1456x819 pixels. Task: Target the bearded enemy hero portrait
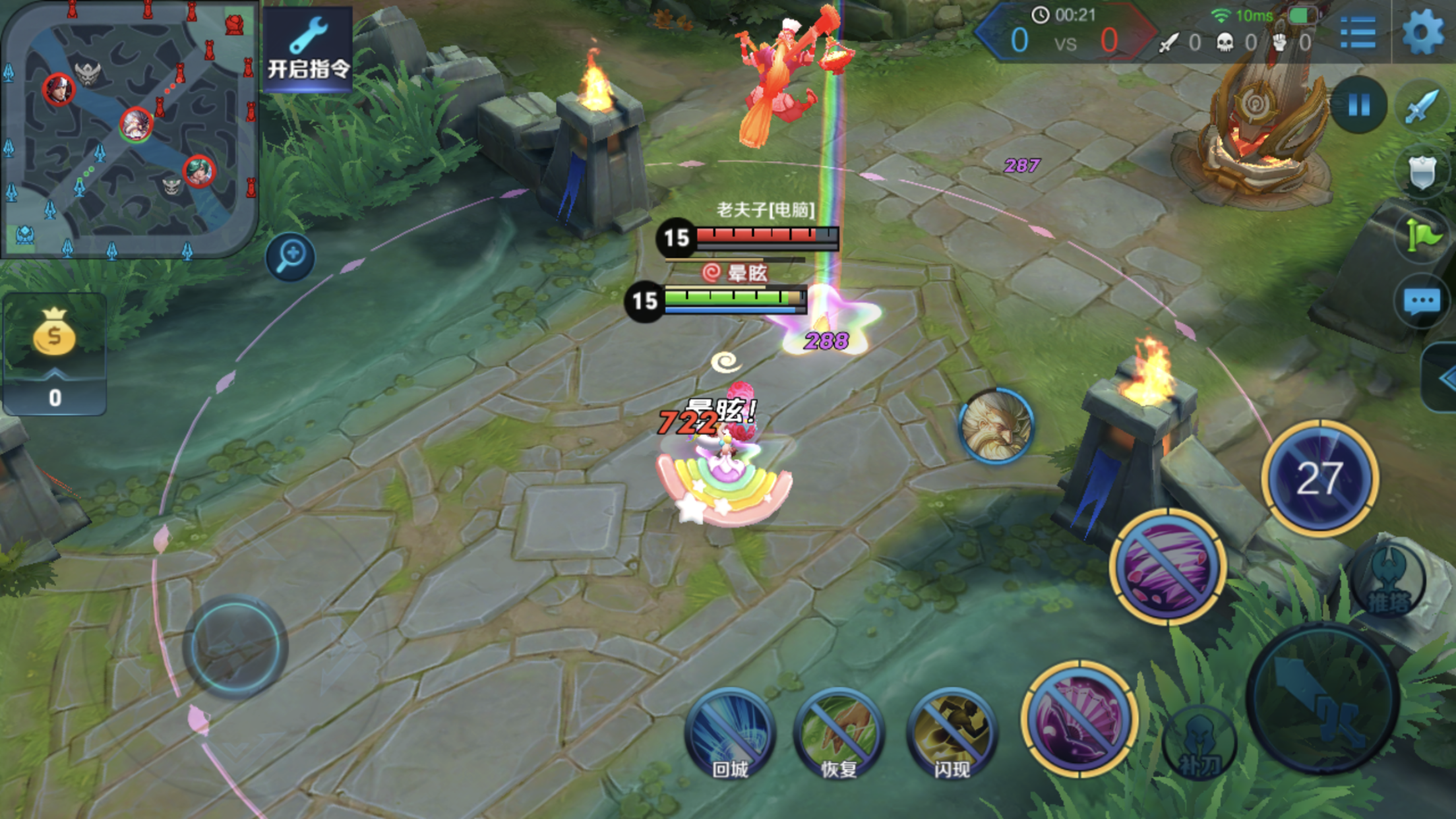pyautogui.click(x=995, y=426)
